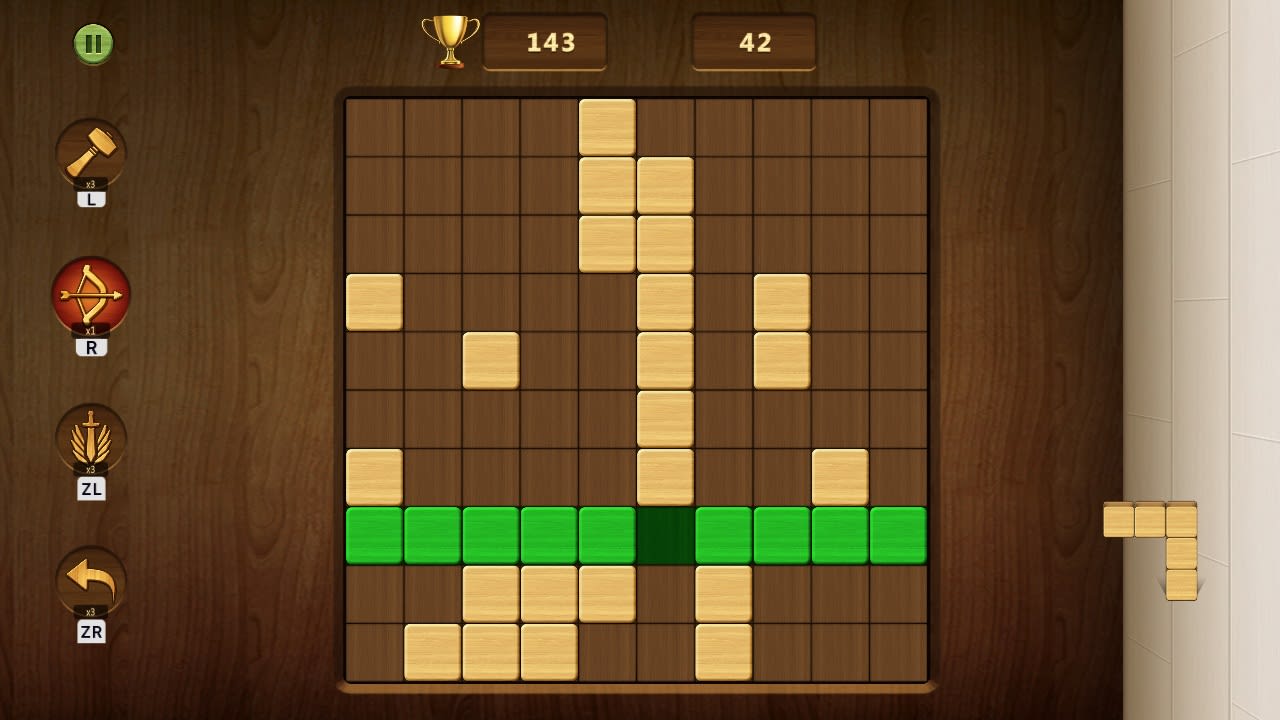This screenshot has width=1280, height=720.
Task: Click the gold trophy icon
Action: (451, 41)
